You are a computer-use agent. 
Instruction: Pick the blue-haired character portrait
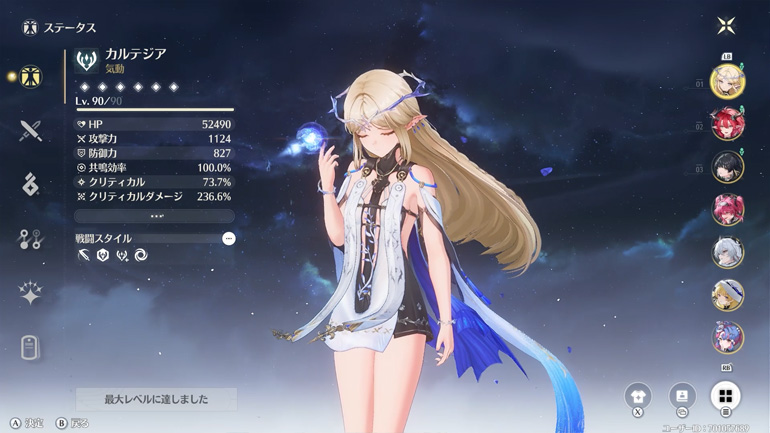point(727,337)
